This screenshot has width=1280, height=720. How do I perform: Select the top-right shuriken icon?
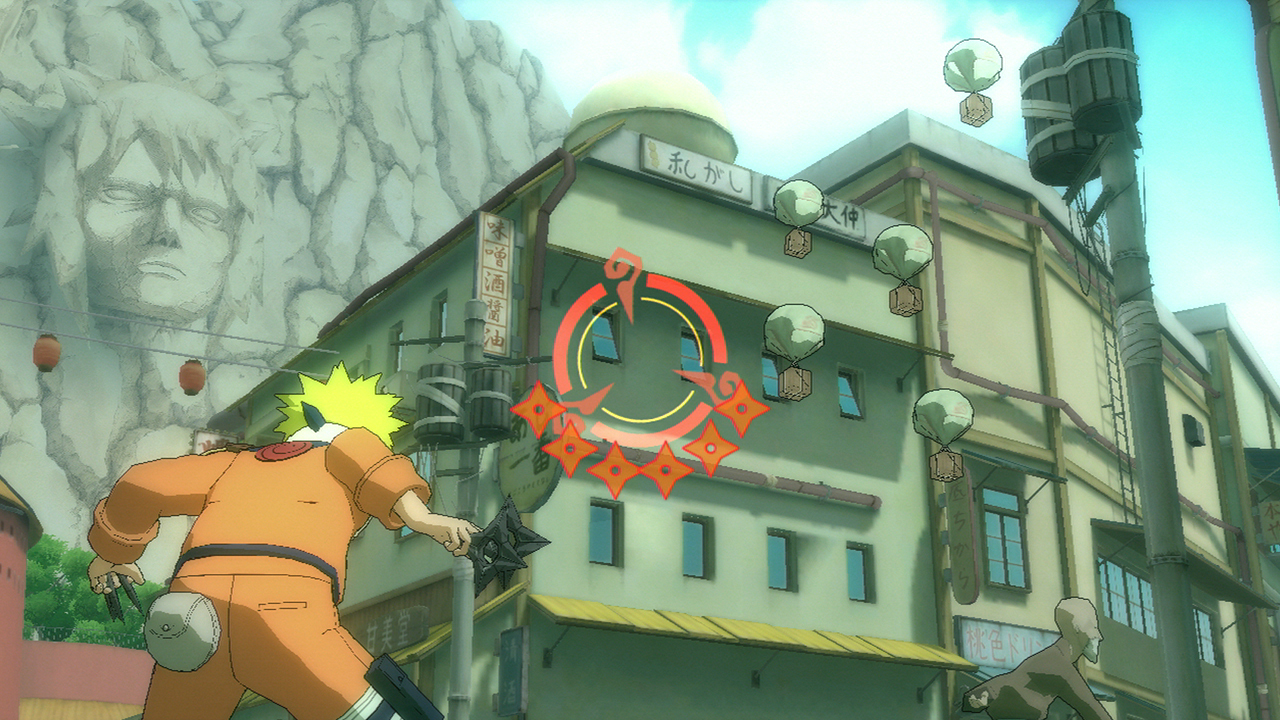(741, 409)
